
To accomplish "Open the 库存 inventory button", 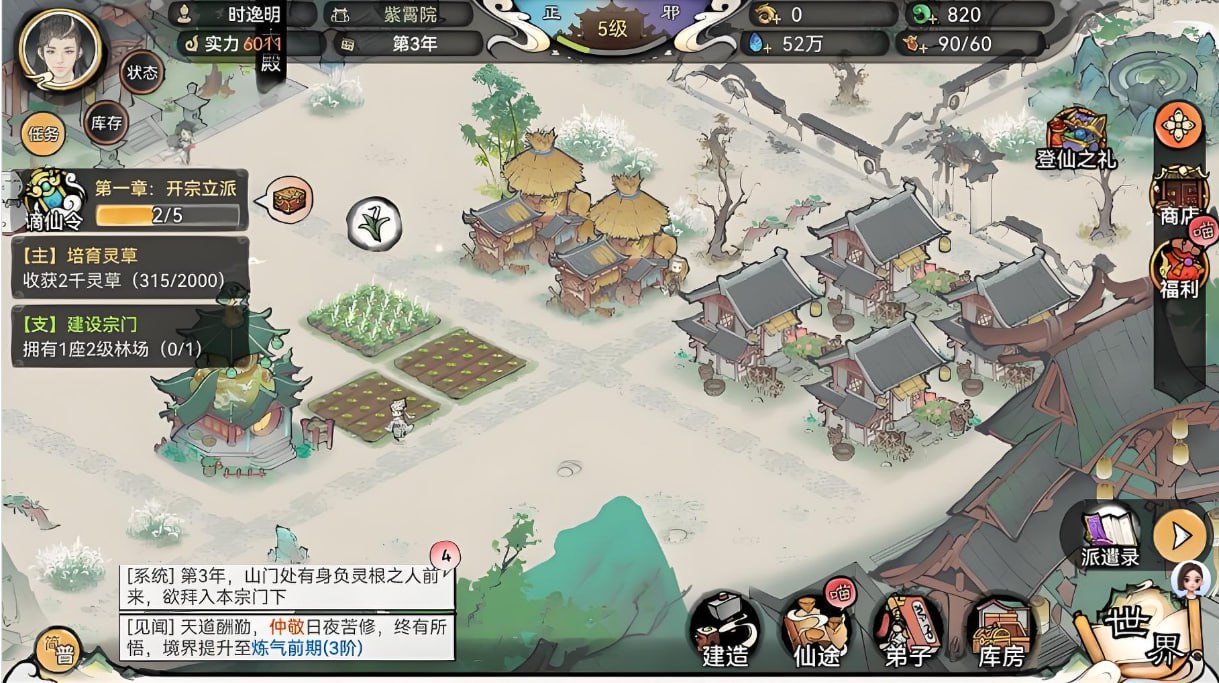I will 106,123.
